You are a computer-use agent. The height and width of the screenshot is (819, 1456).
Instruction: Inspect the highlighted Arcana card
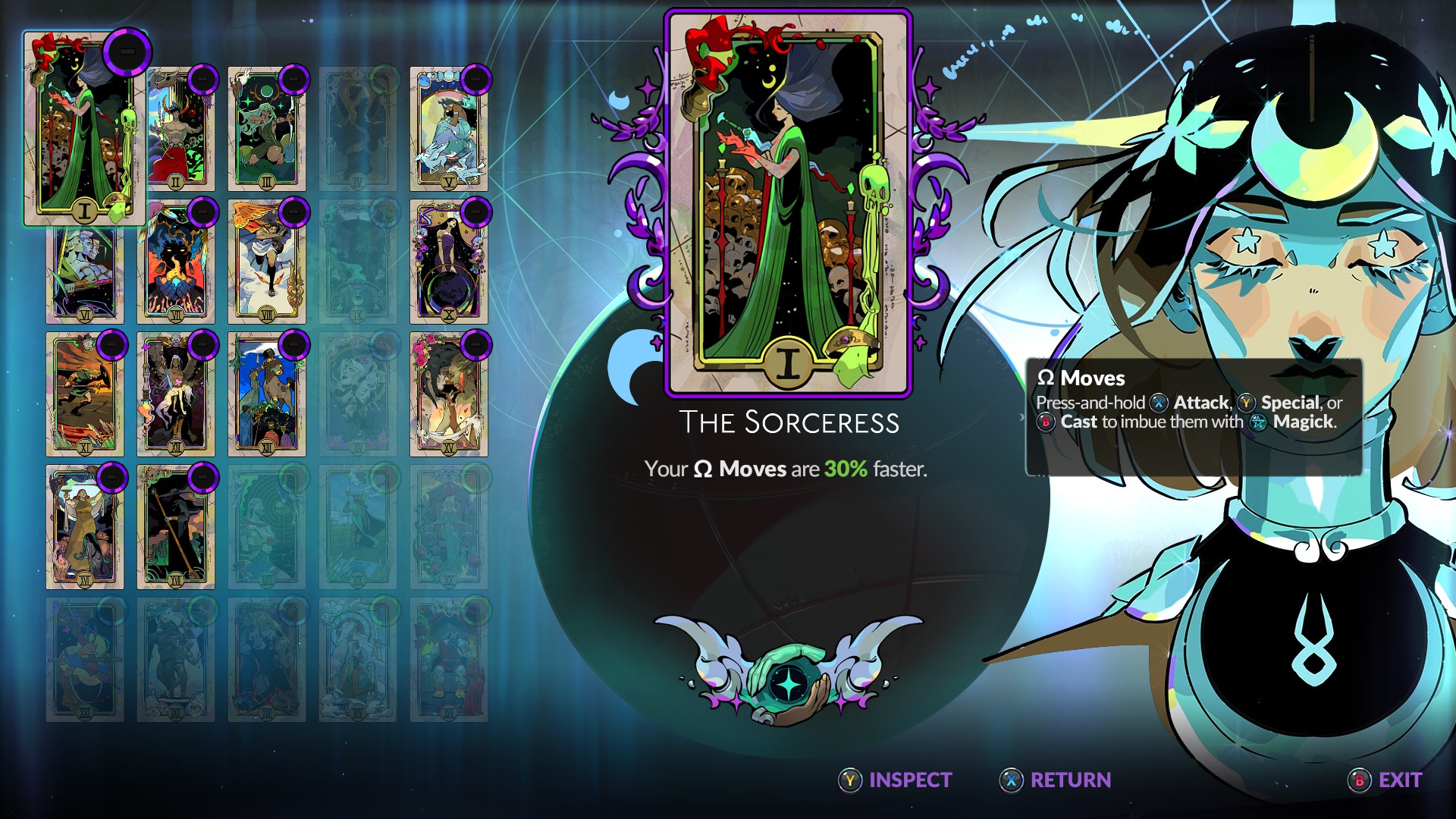895,780
